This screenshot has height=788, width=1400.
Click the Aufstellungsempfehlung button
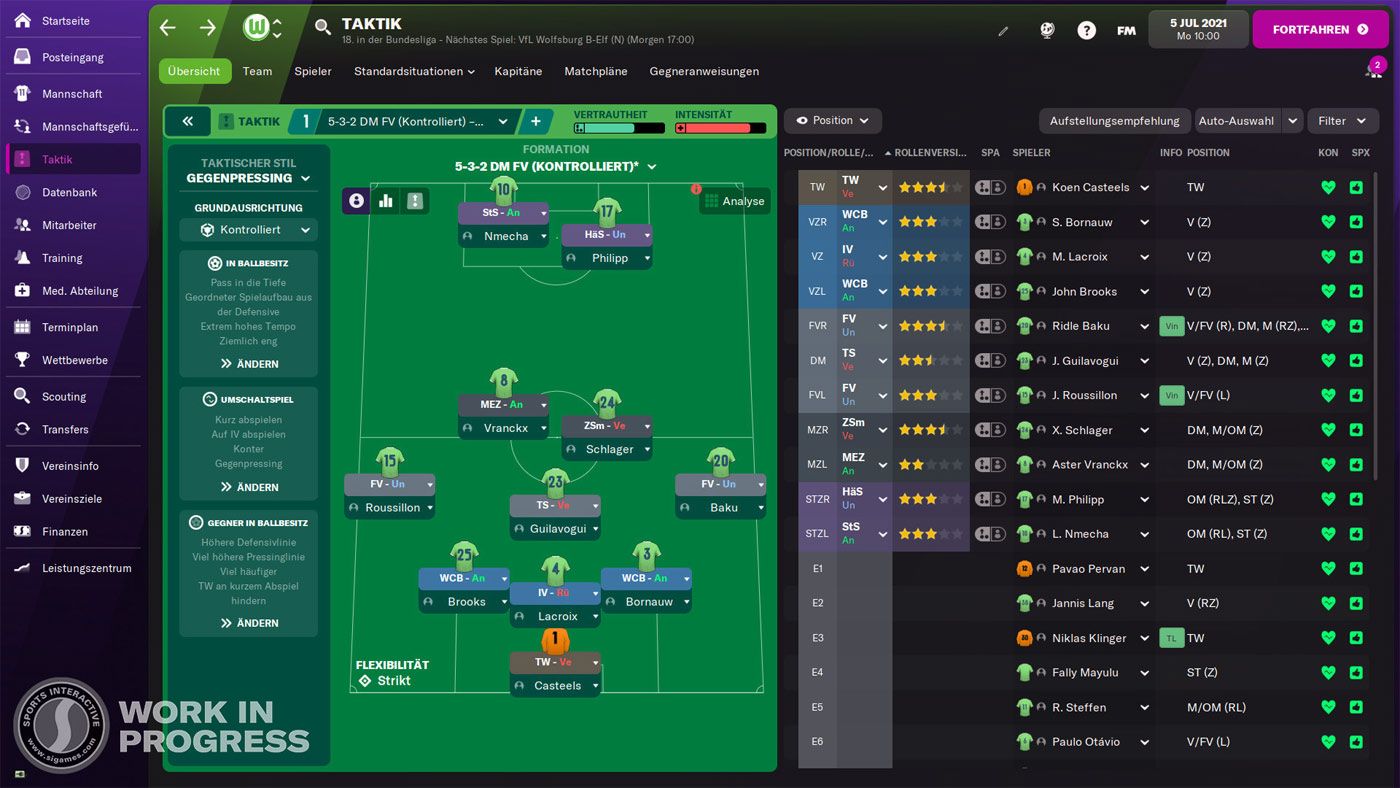[x=1114, y=120]
